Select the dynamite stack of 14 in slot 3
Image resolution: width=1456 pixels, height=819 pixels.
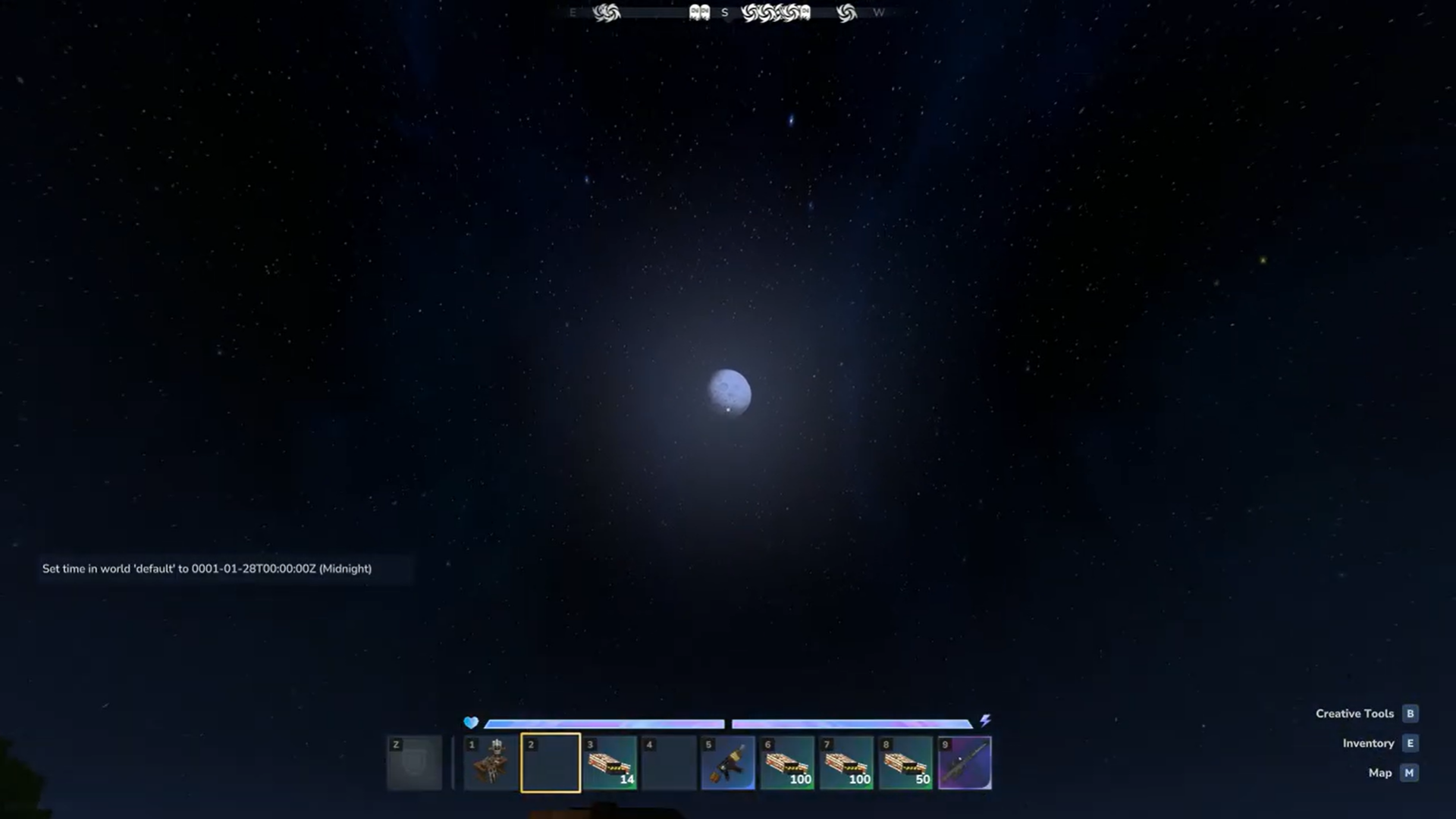coord(610,762)
